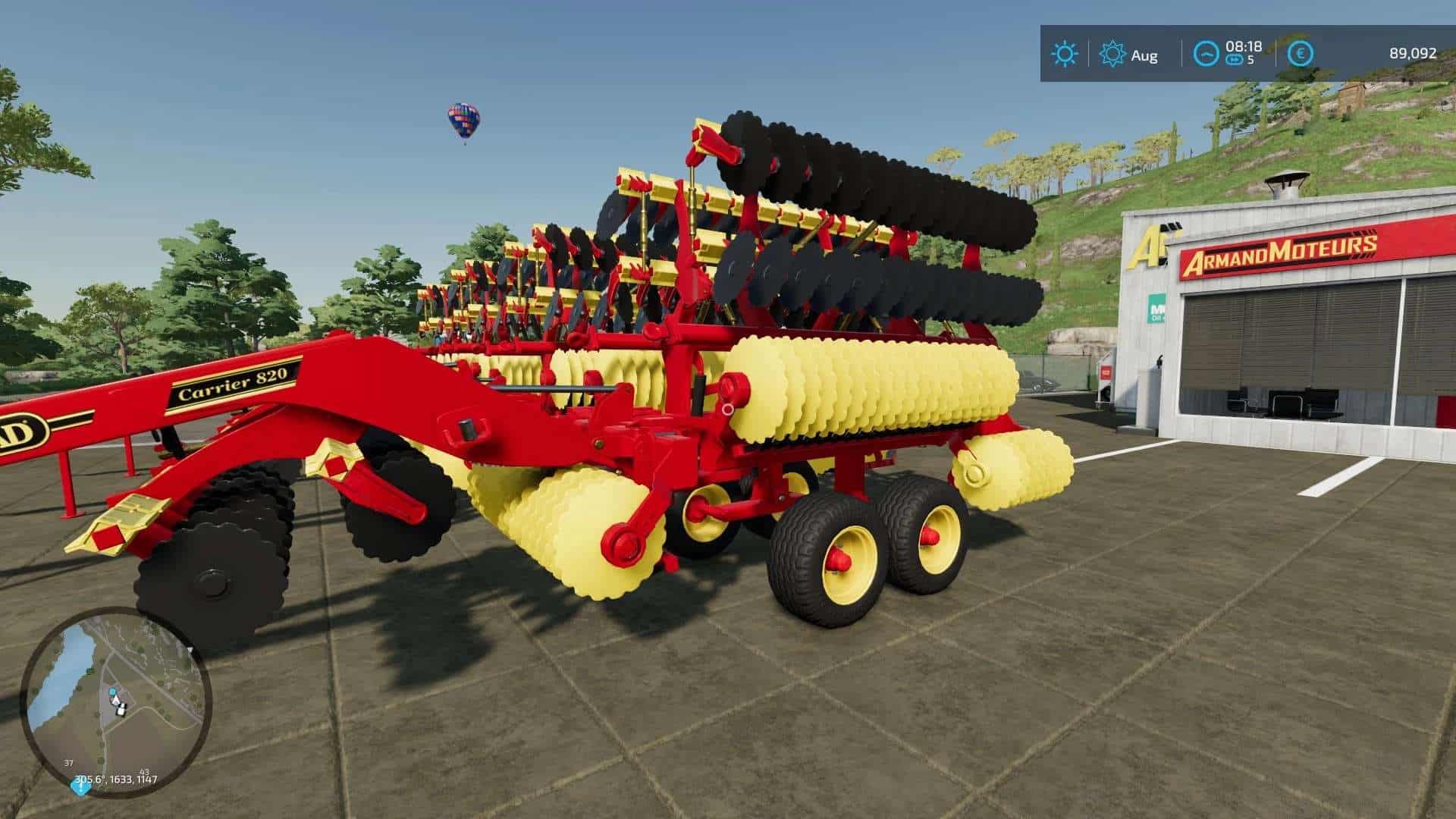Click the Aug month label

(1145, 55)
